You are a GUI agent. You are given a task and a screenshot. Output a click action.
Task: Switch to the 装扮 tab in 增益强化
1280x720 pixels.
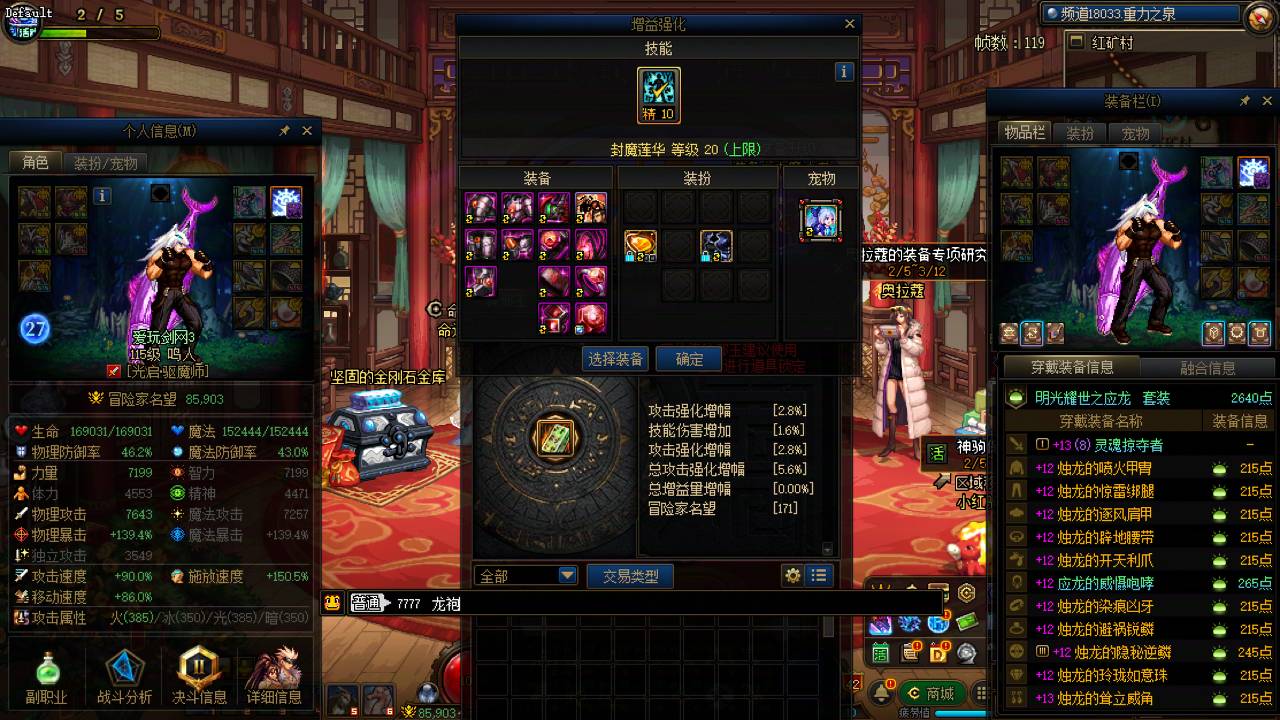(697, 177)
